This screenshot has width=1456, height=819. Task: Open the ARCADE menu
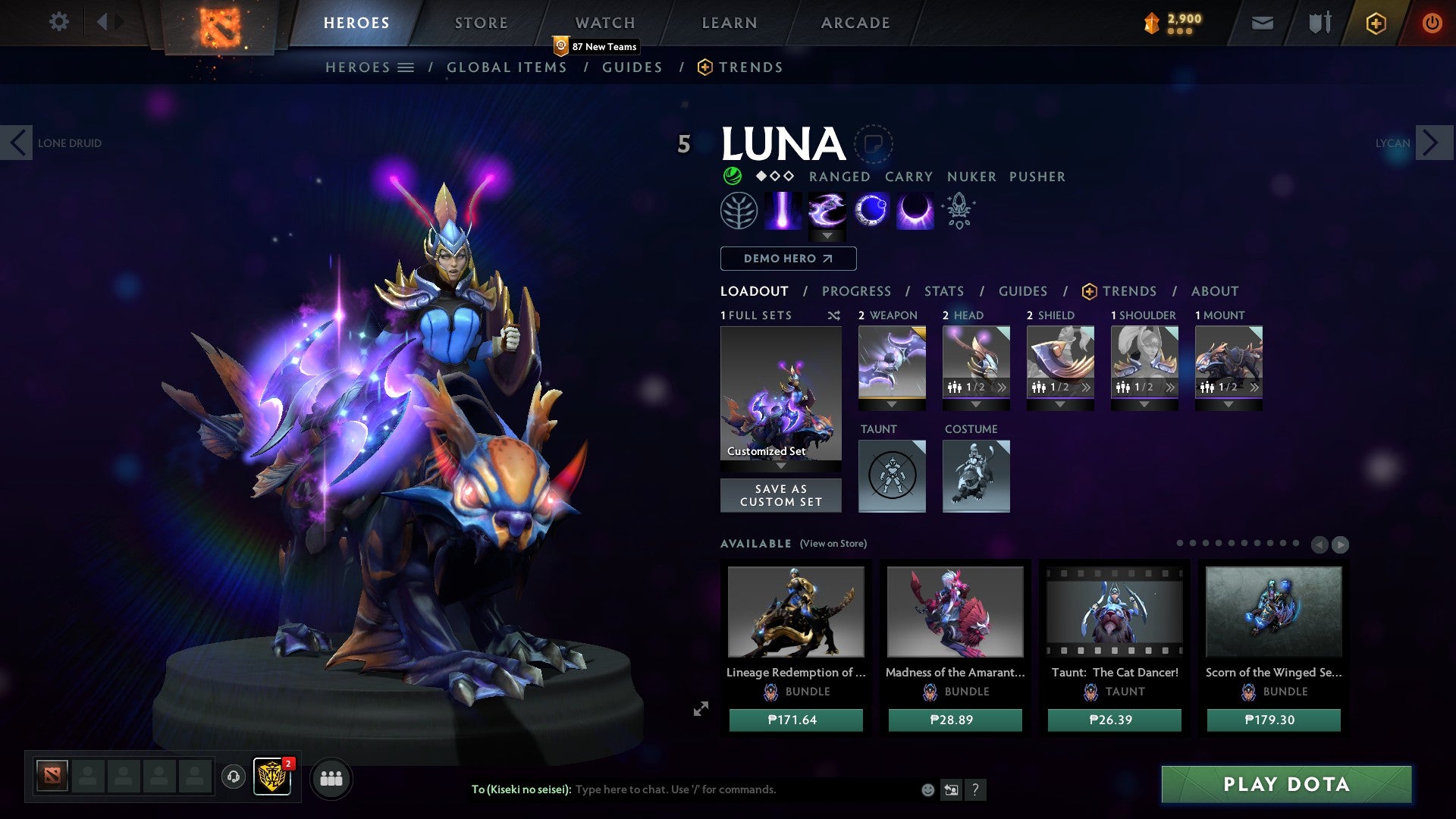pos(855,22)
